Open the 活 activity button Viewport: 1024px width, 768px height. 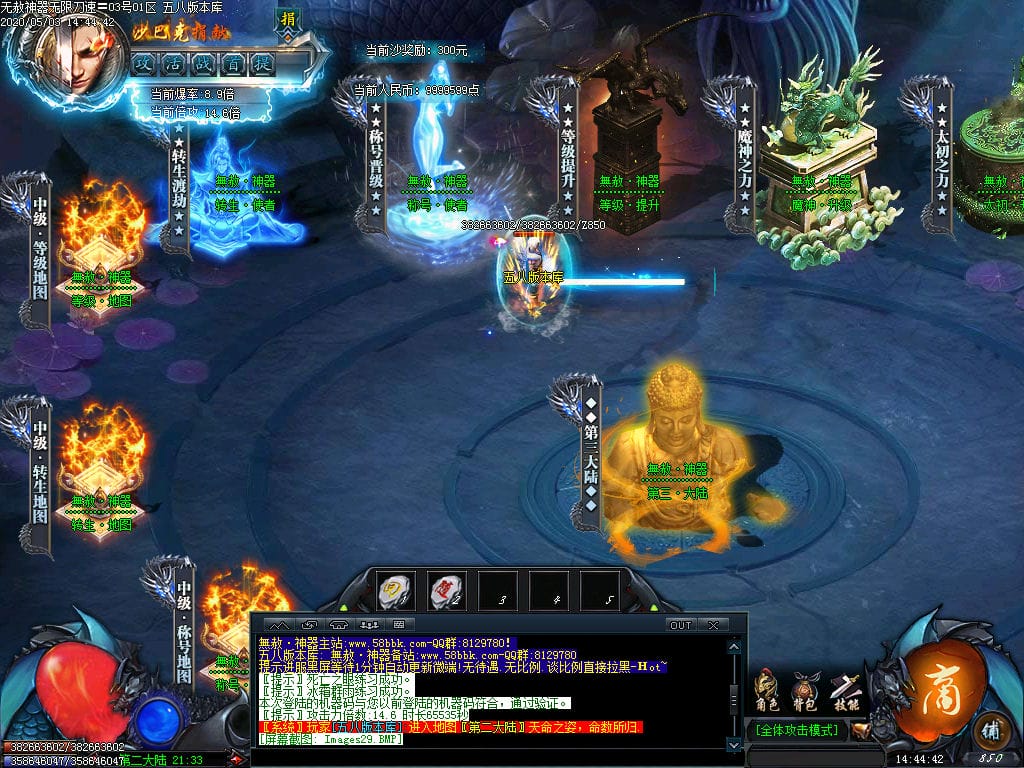(172, 63)
